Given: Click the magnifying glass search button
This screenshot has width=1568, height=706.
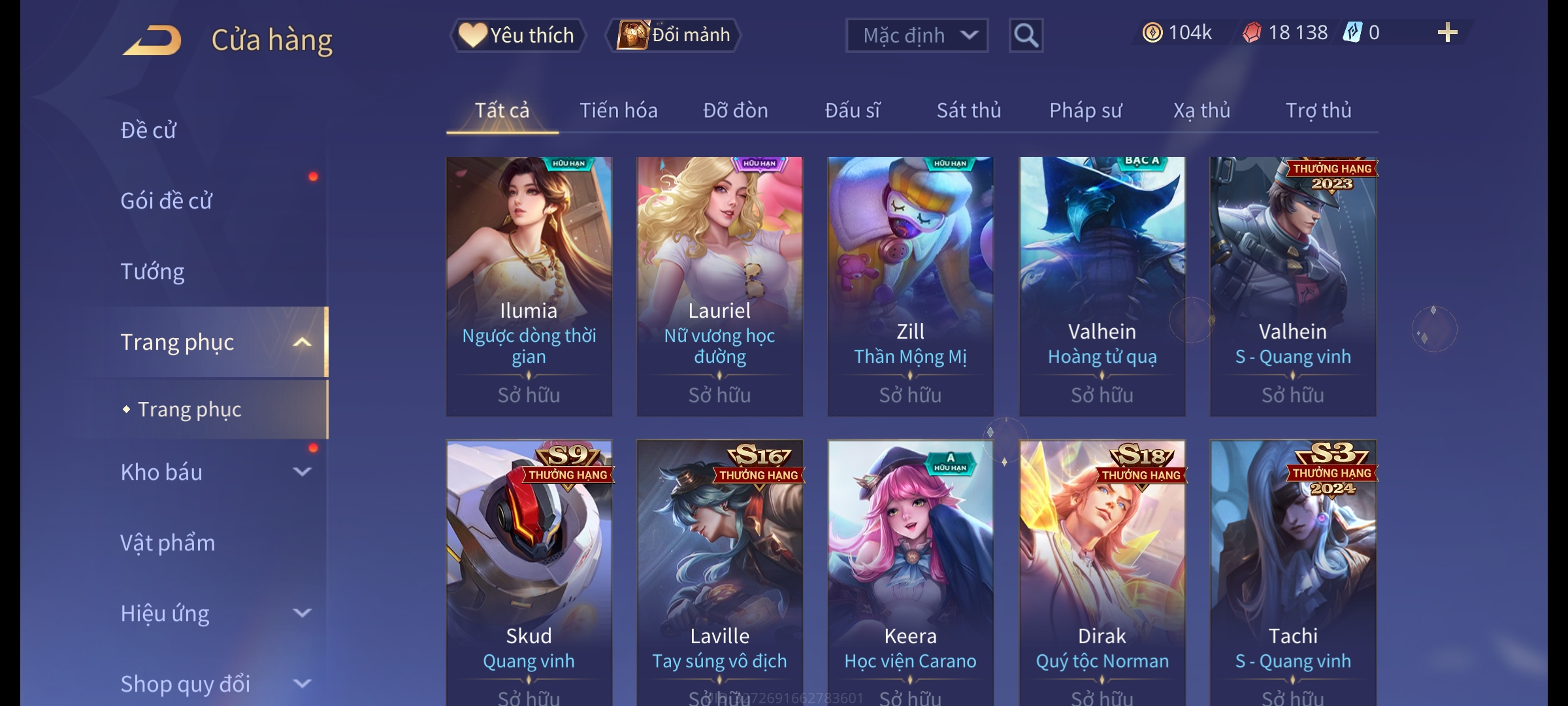Looking at the screenshot, I should pyautogui.click(x=1026, y=35).
